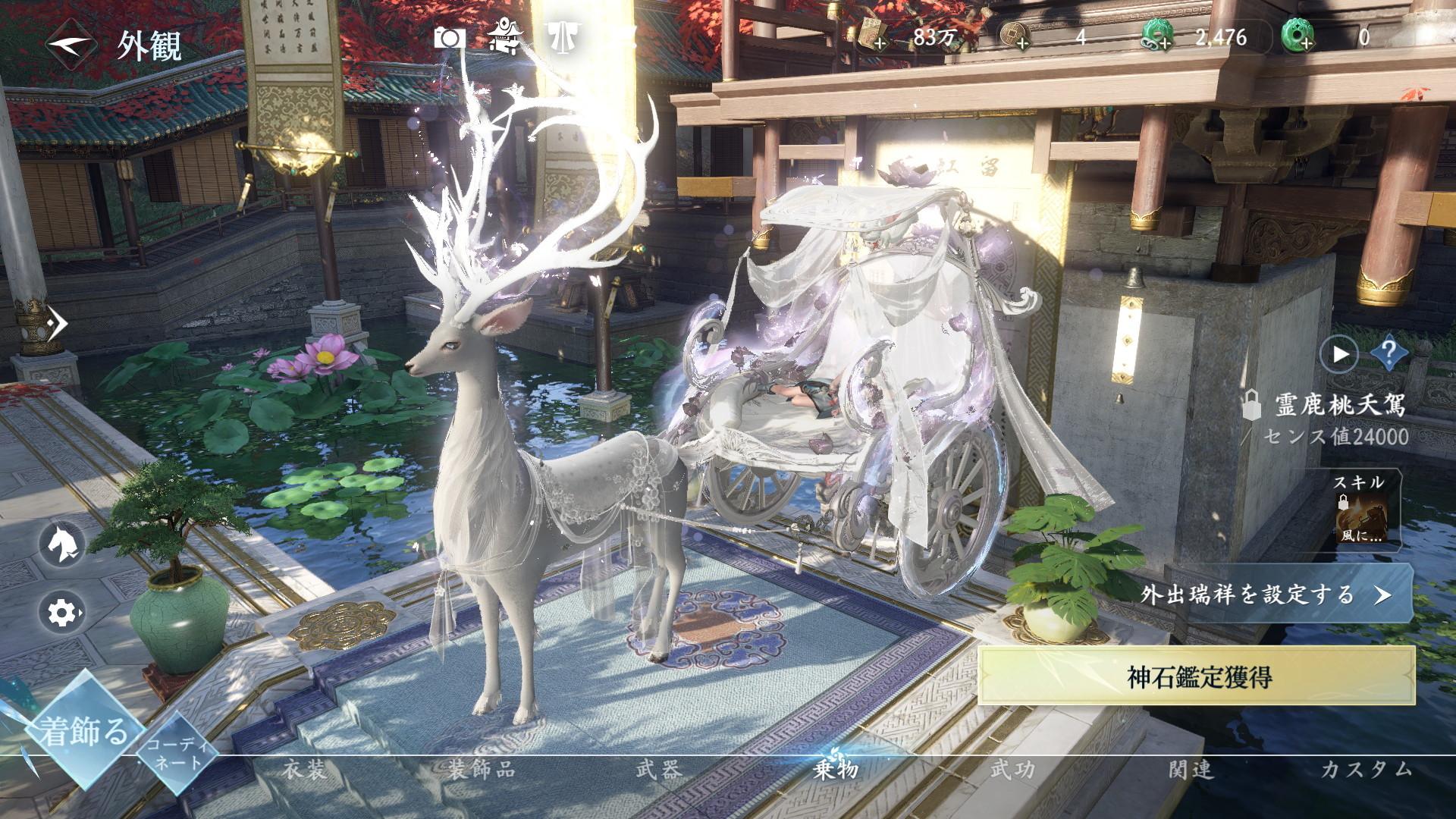The image size is (1456, 819).
Task: Switch to the 衣装 tab
Action: pos(304,770)
